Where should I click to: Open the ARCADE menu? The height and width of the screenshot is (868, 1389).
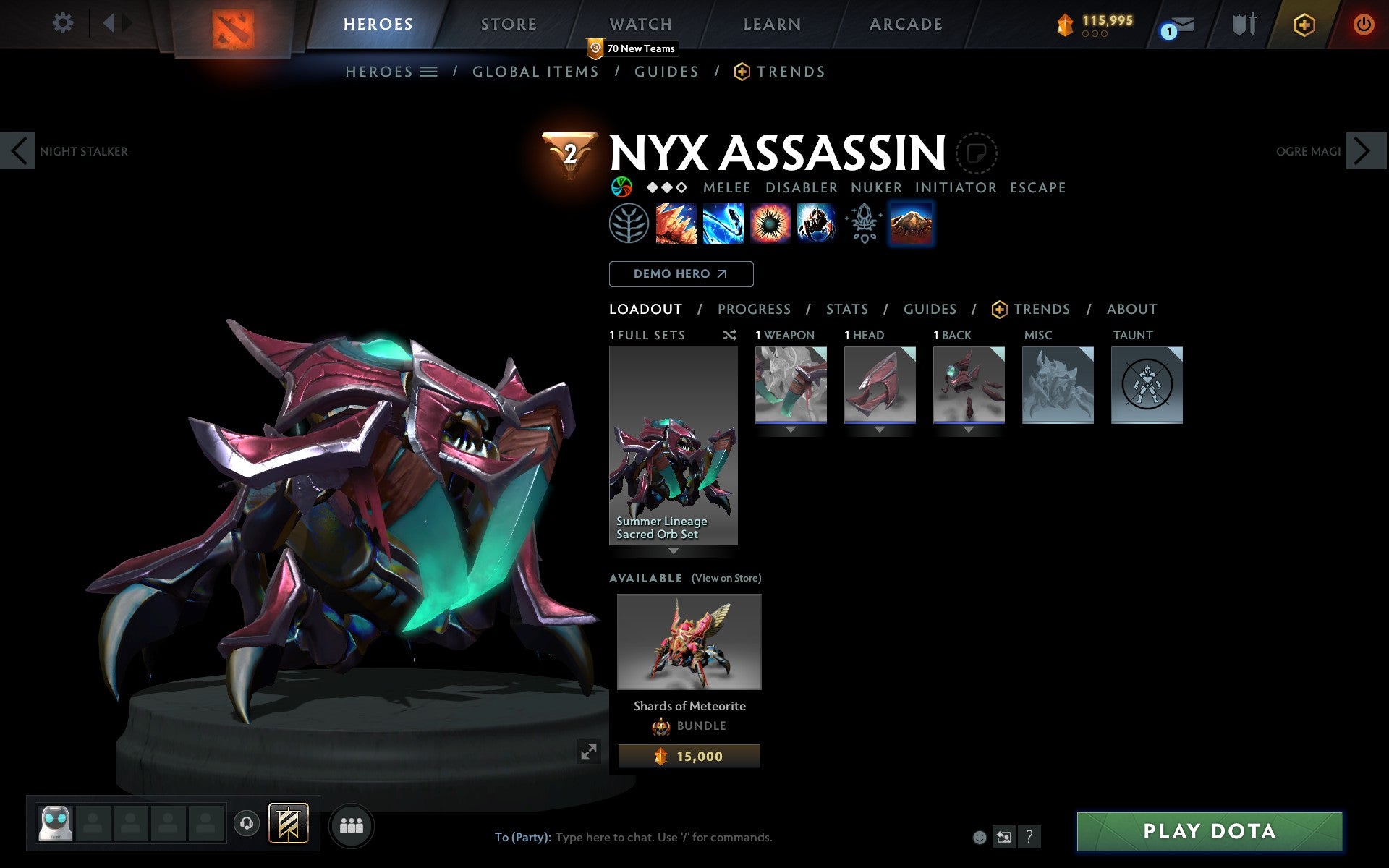[x=904, y=24]
